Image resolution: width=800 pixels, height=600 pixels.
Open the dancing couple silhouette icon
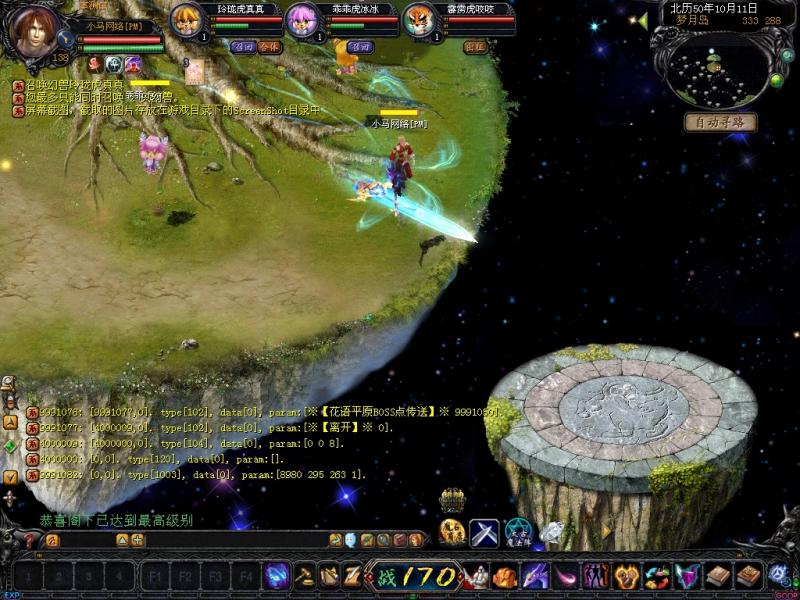click(x=596, y=576)
